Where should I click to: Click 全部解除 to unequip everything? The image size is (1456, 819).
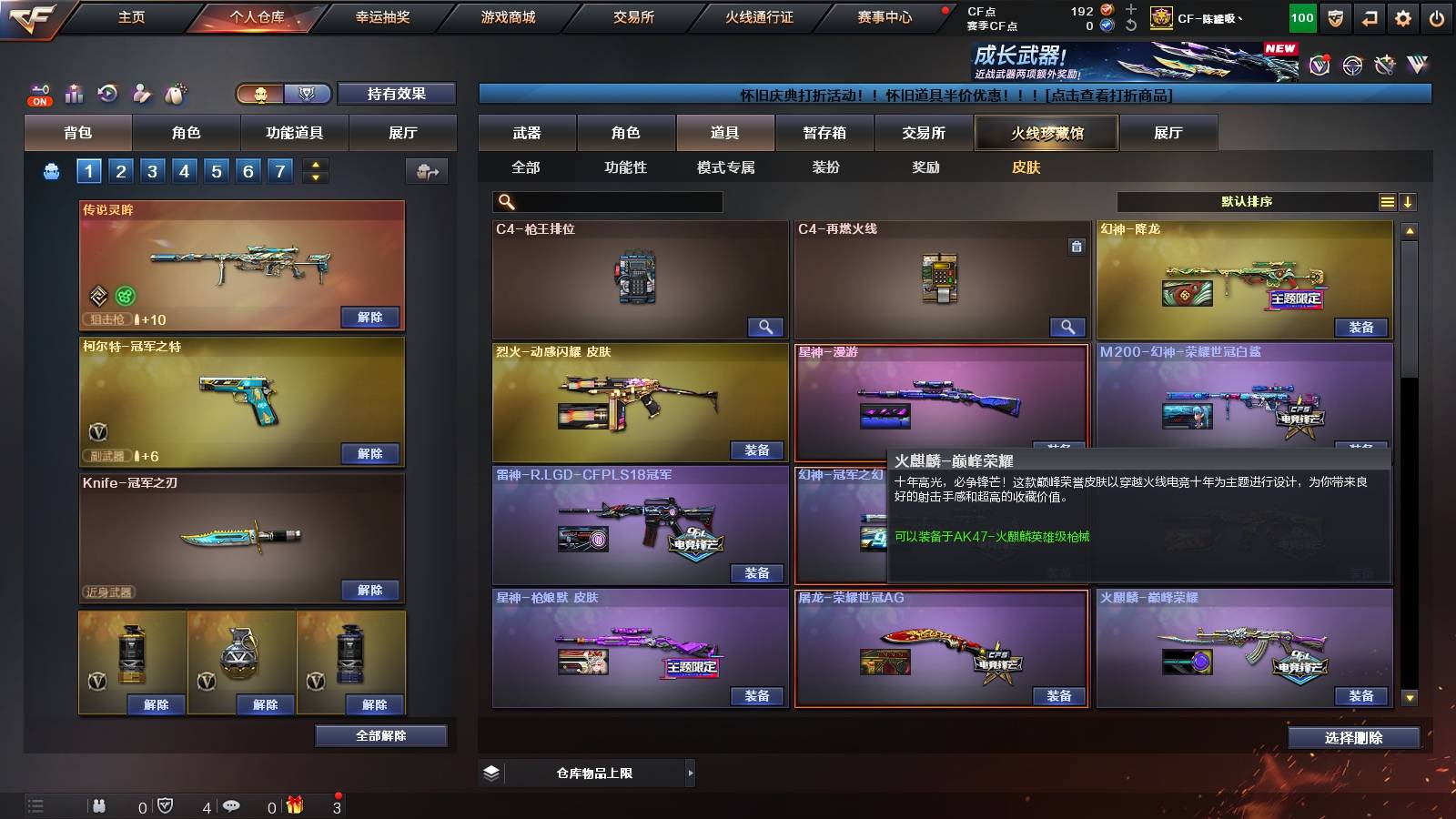[380, 735]
